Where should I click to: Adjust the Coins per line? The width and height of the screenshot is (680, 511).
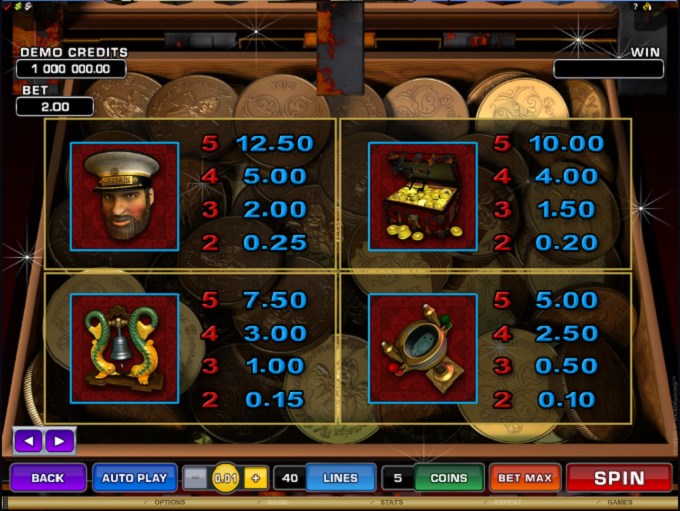448,478
